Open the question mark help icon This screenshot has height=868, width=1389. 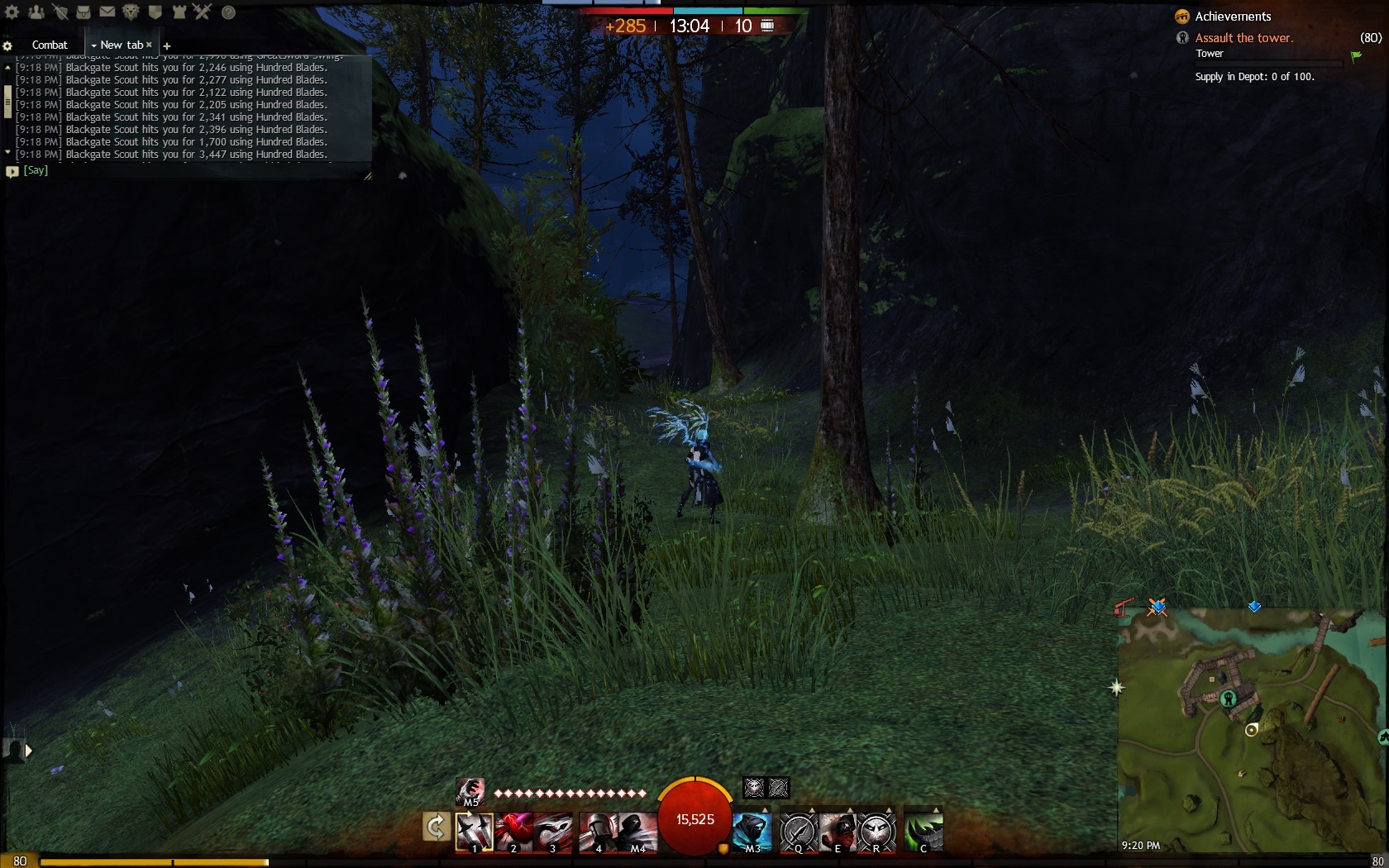(228, 12)
